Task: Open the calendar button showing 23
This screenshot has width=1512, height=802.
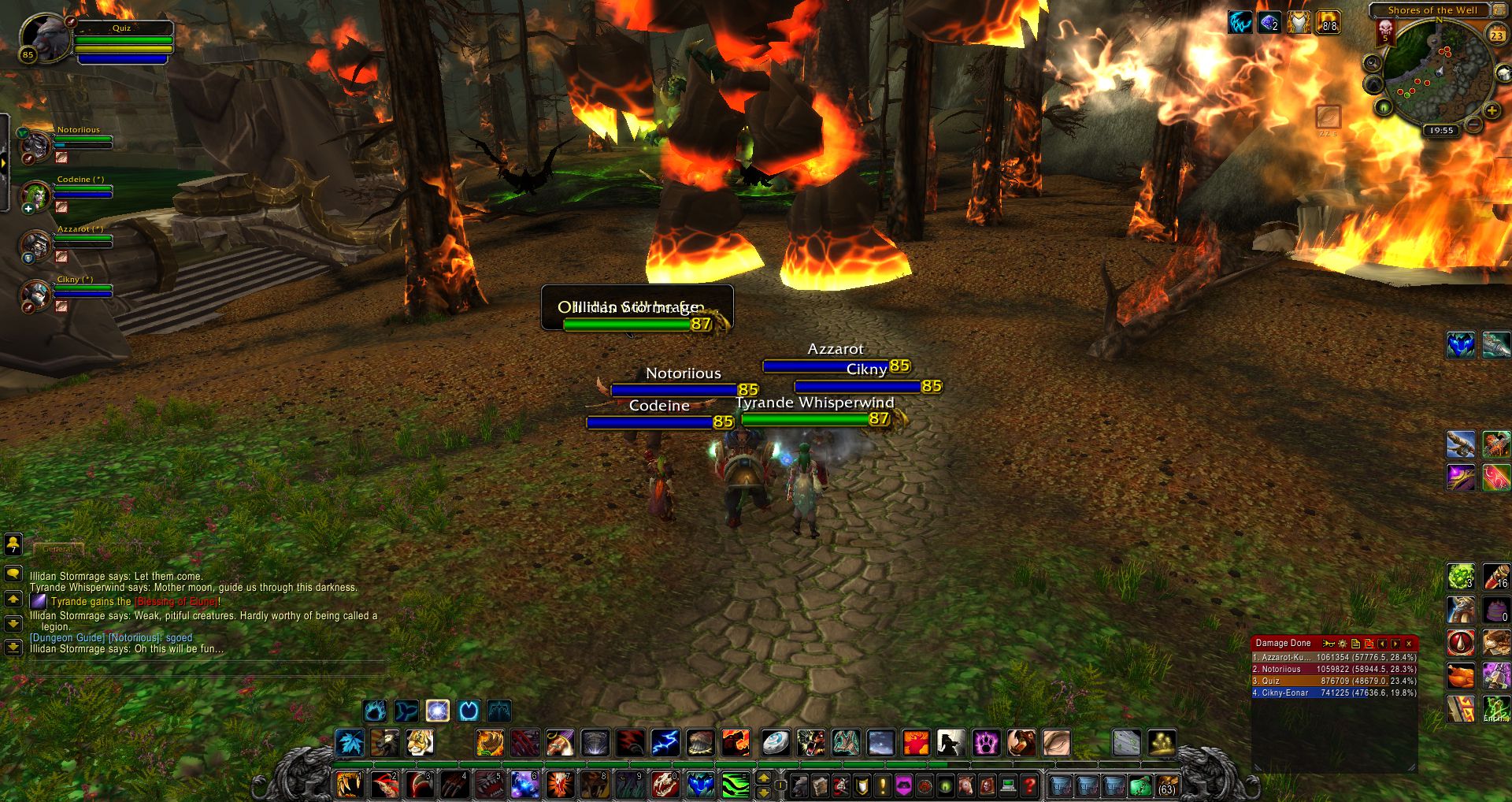Action: (x=1496, y=35)
